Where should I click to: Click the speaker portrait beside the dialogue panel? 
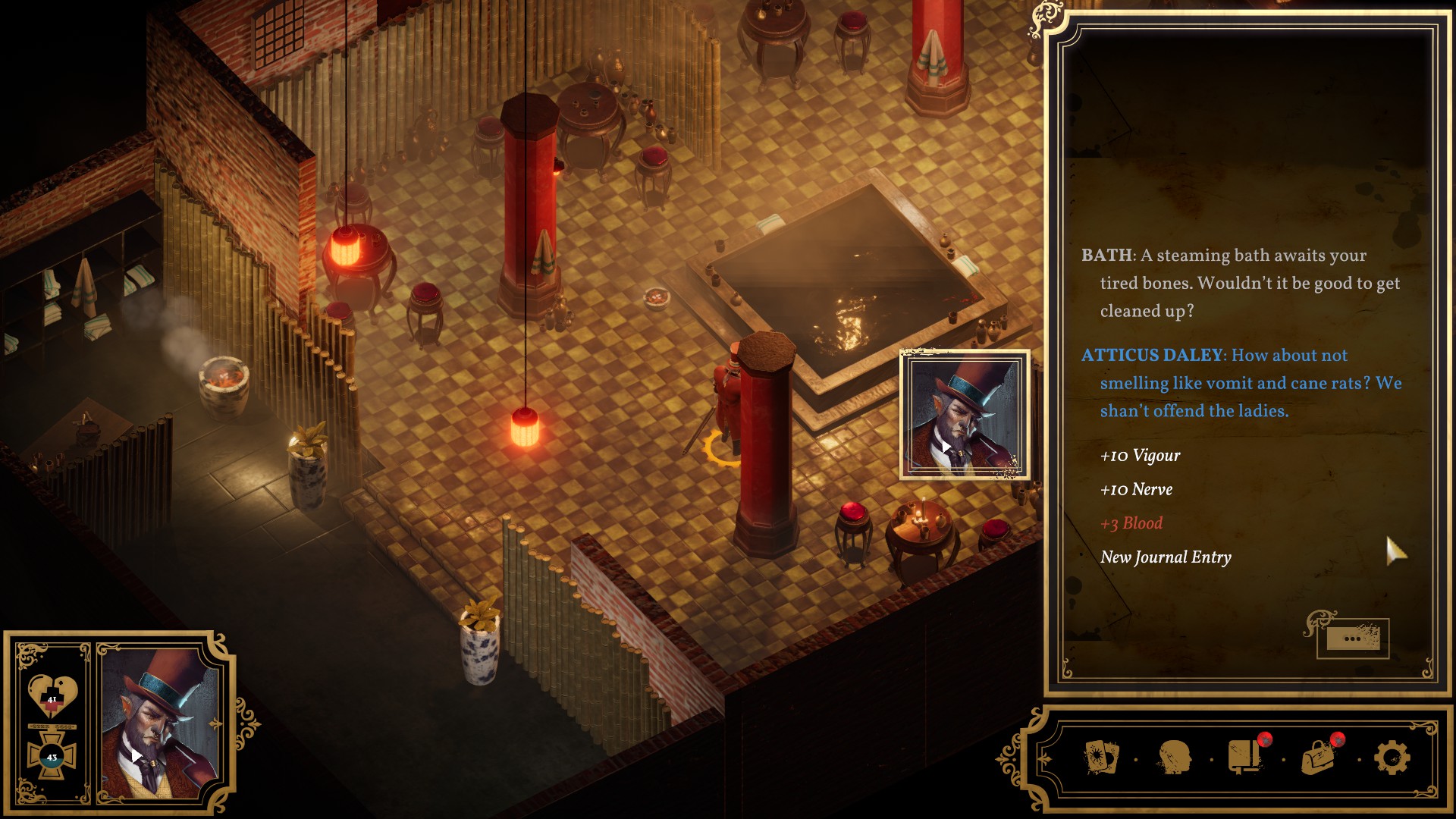964,415
